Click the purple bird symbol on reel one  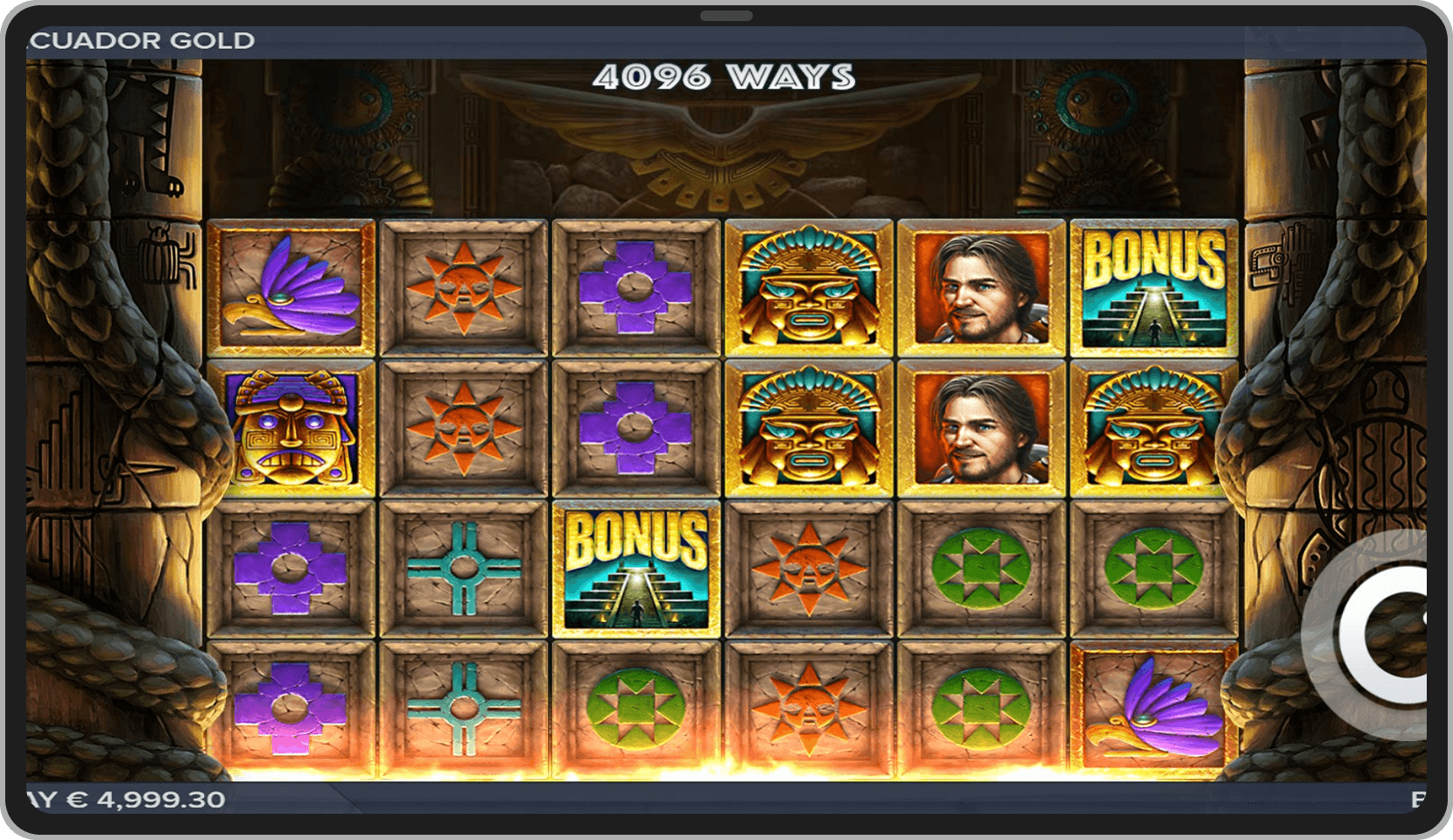293,289
